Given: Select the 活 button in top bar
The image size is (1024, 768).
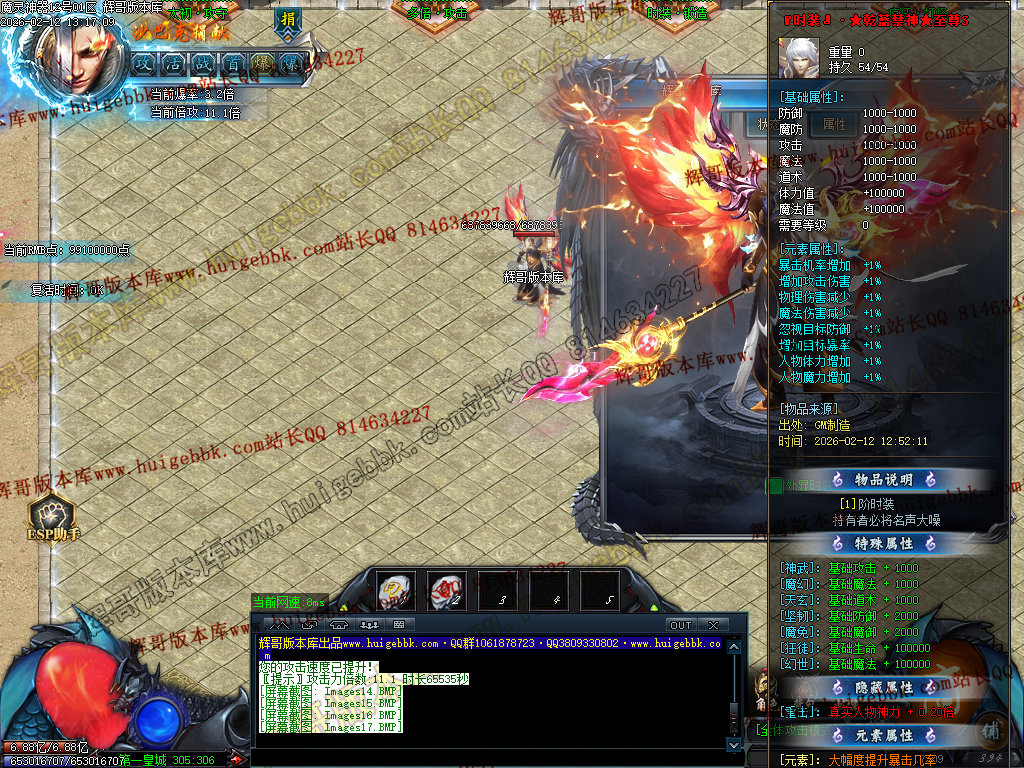Looking at the screenshot, I should click(174, 62).
